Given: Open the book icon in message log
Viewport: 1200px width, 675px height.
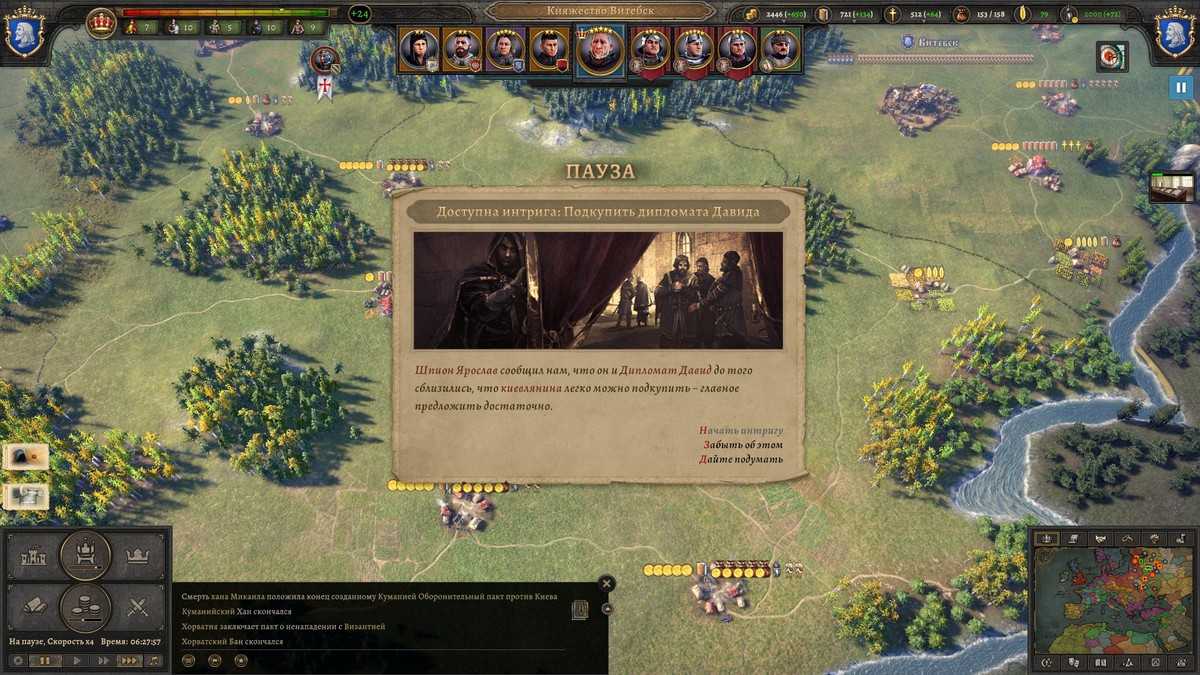Looking at the screenshot, I should (x=579, y=610).
